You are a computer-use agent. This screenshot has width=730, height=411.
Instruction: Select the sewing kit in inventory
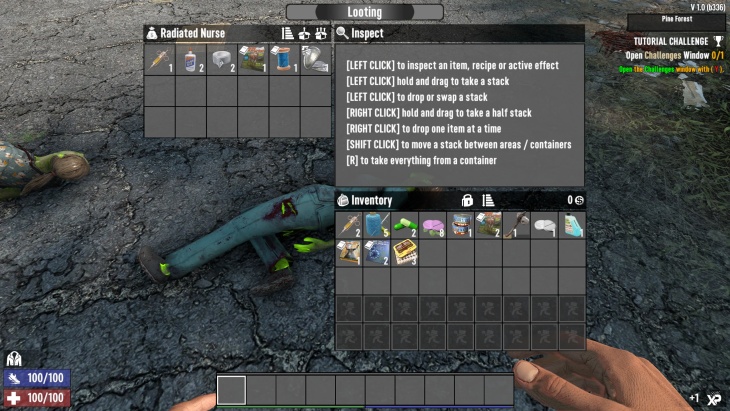click(377, 226)
